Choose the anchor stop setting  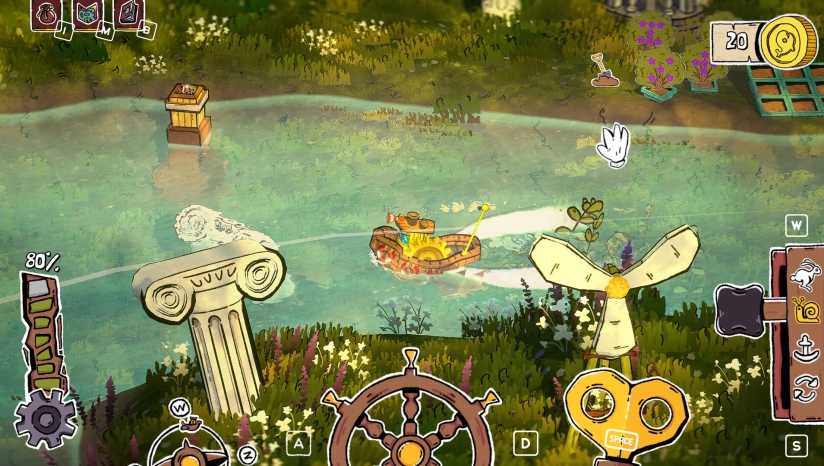pos(802,349)
